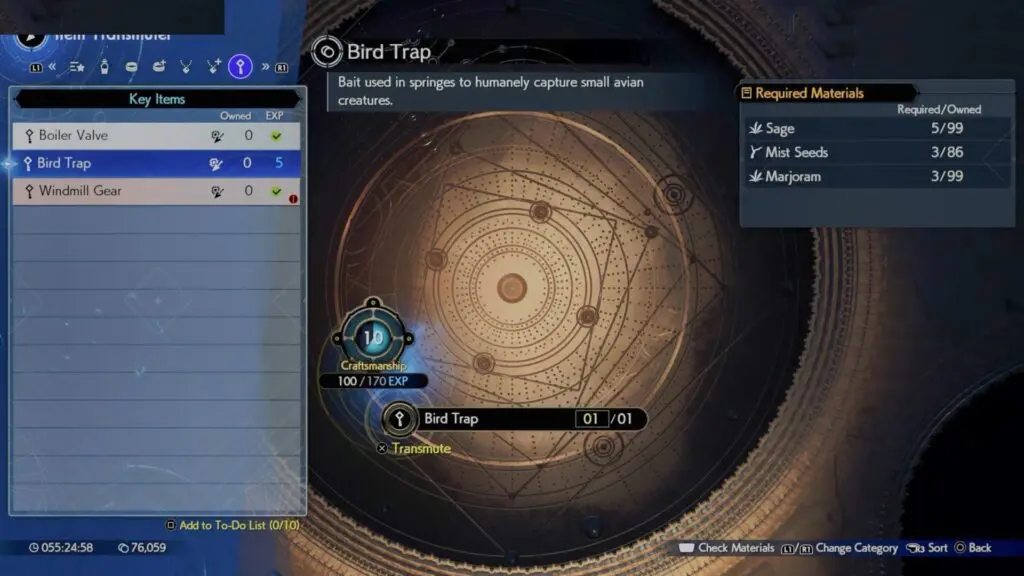Open the plain armband category tab
The image size is (1024, 576).
click(x=132, y=67)
